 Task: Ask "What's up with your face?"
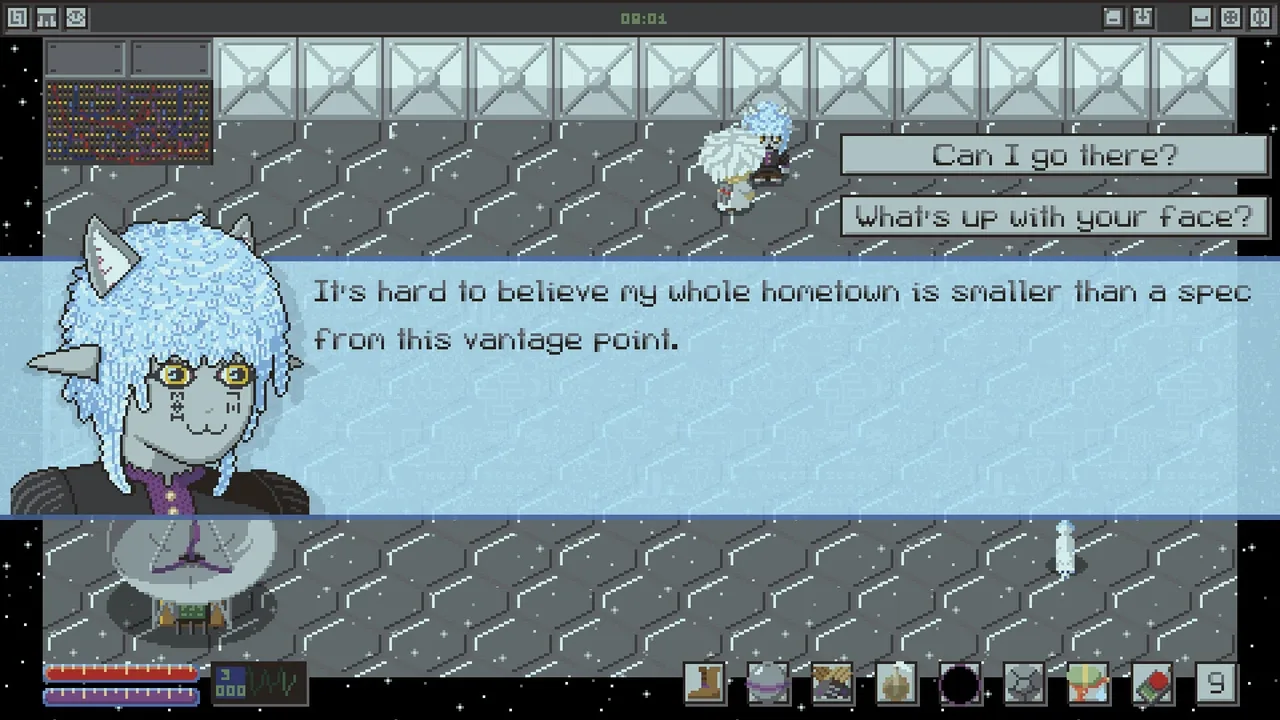(x=1054, y=216)
